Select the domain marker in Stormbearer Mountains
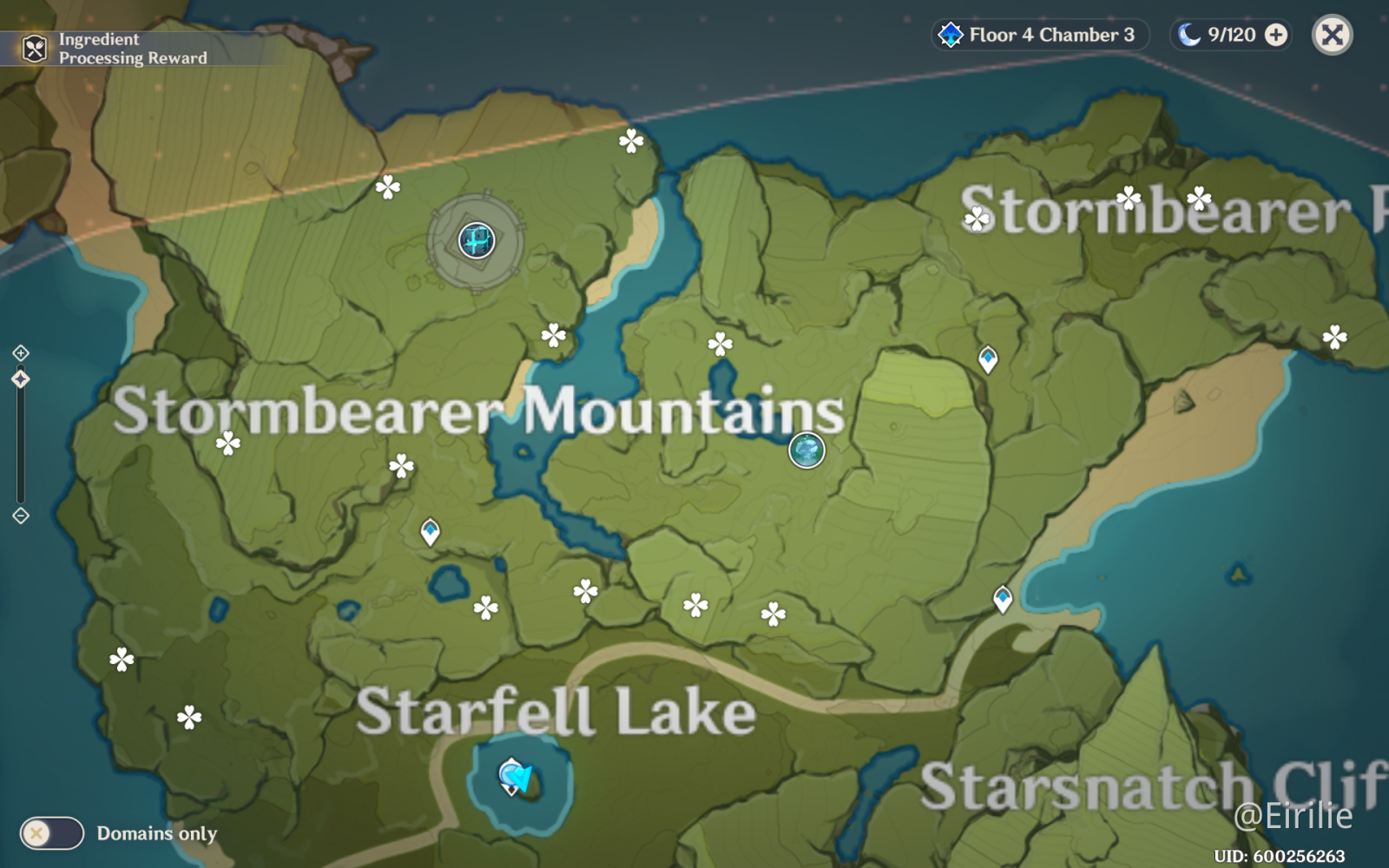 [477, 240]
